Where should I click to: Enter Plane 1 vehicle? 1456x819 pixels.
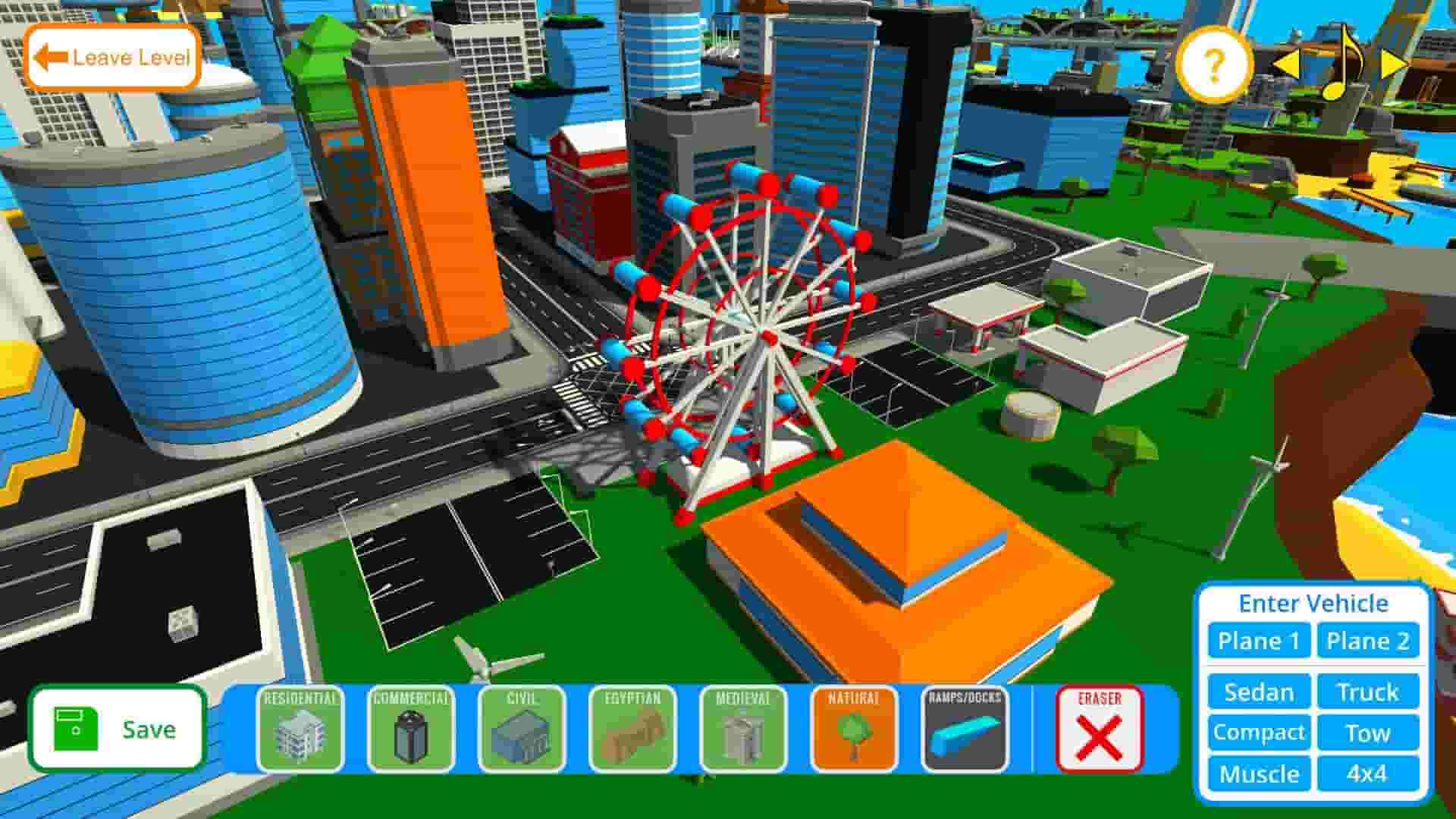coord(1258,641)
